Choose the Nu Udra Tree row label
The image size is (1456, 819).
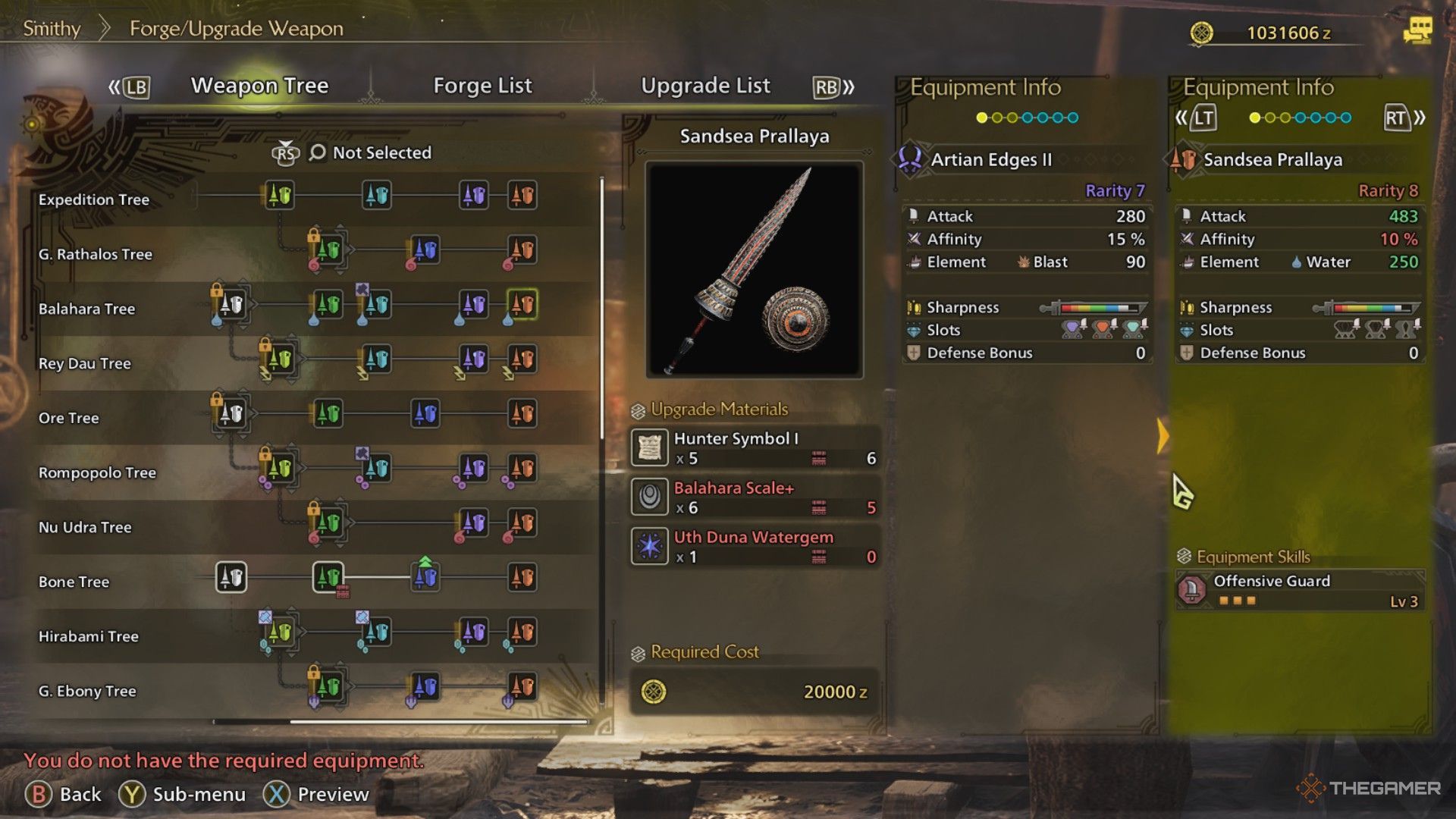coord(85,527)
